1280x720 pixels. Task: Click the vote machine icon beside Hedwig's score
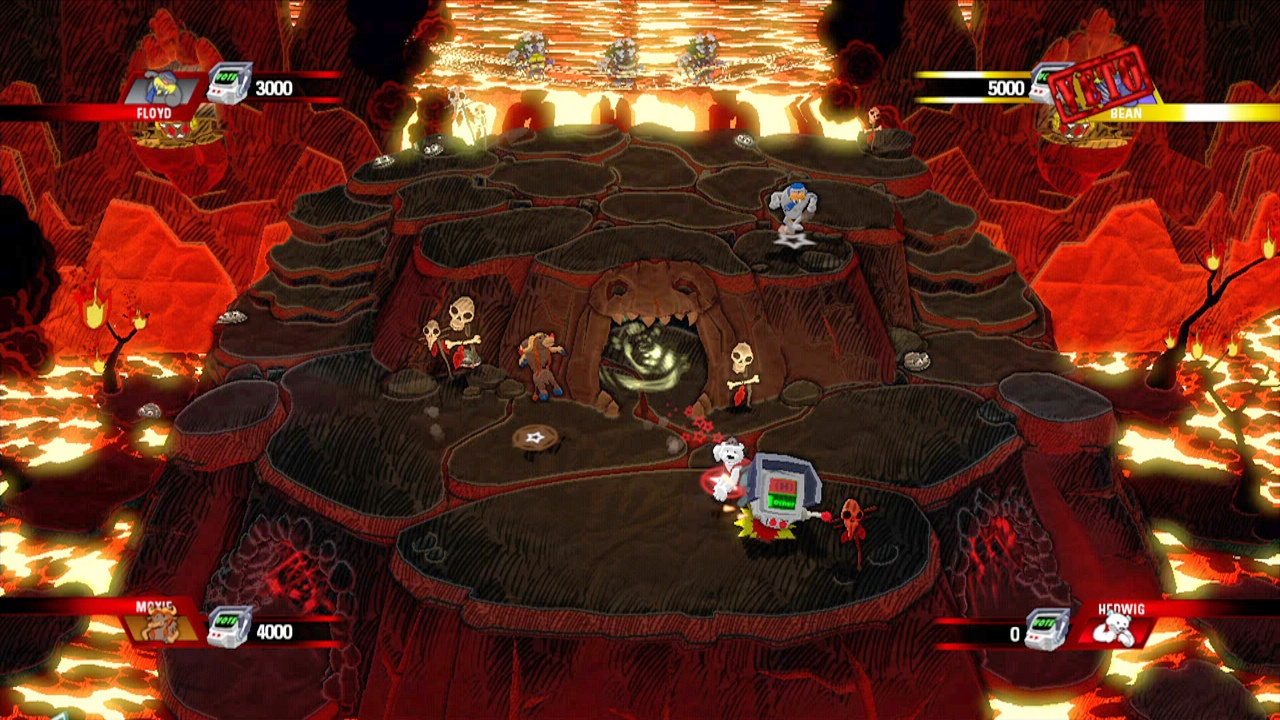(x=1046, y=630)
